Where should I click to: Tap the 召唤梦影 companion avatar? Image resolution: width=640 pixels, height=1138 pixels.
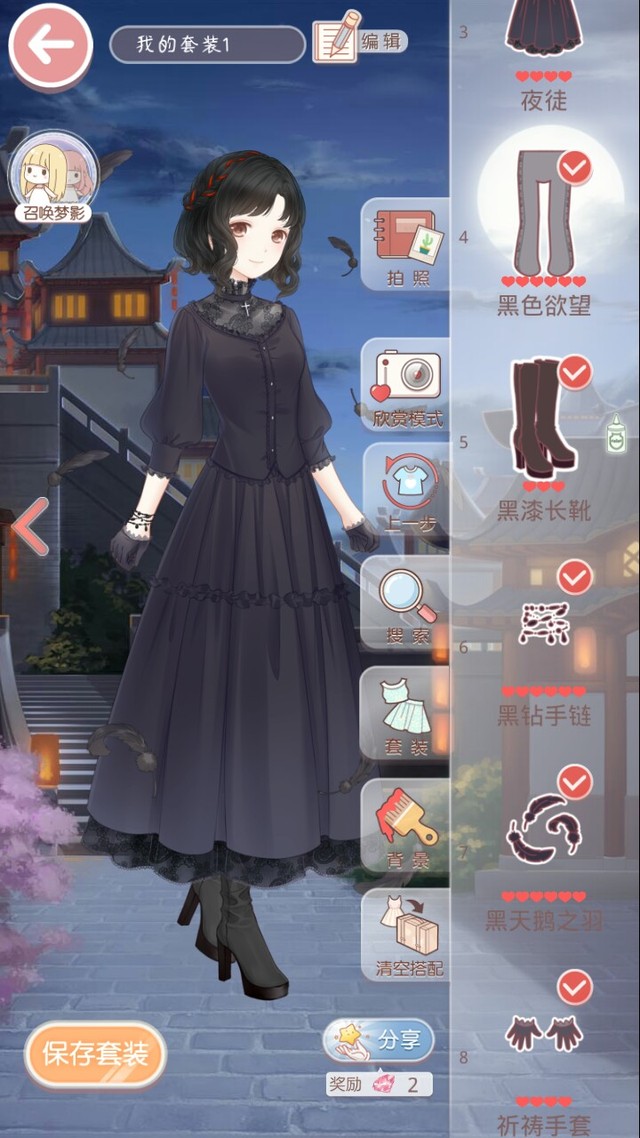click(x=52, y=180)
